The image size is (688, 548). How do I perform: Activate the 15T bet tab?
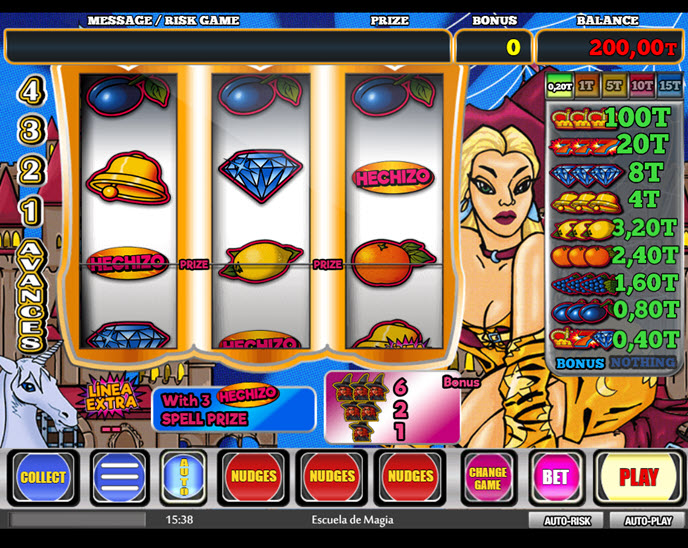pyautogui.click(x=669, y=87)
